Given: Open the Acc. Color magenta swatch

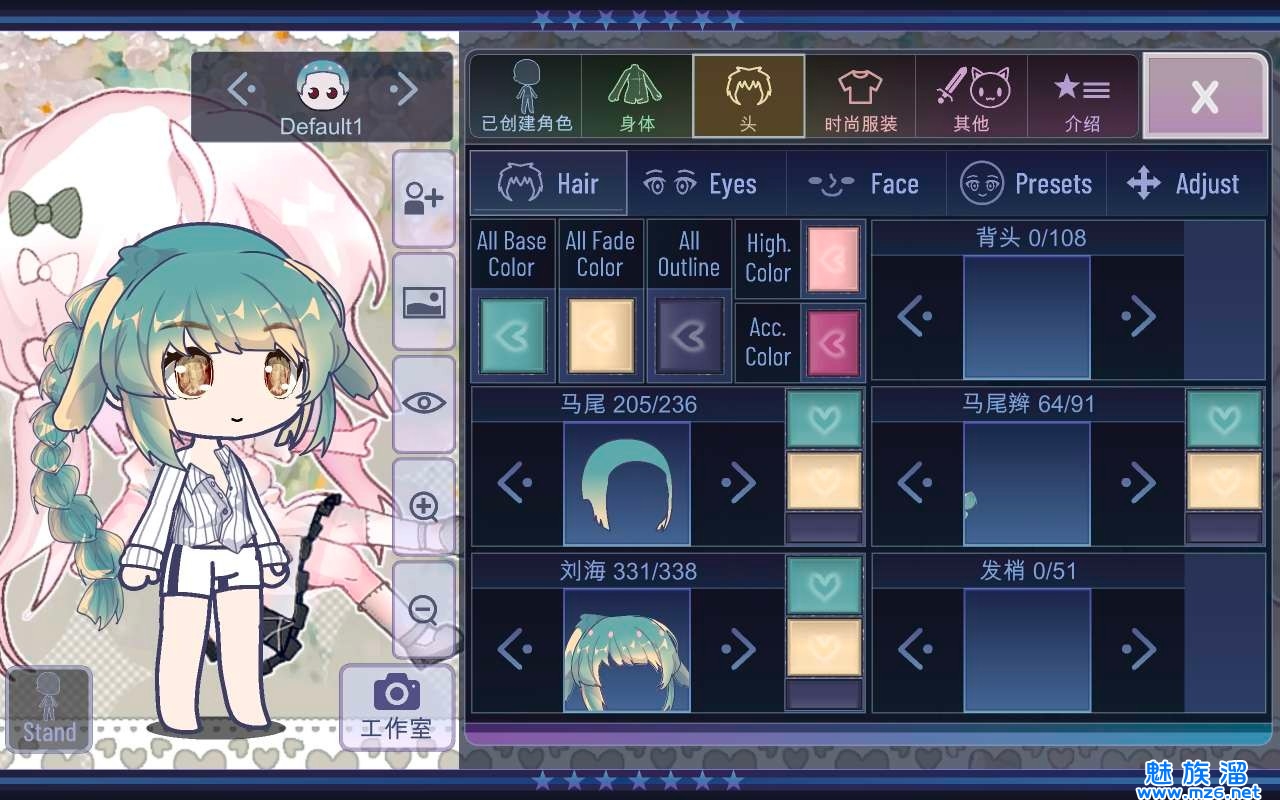Looking at the screenshot, I should pos(833,342).
